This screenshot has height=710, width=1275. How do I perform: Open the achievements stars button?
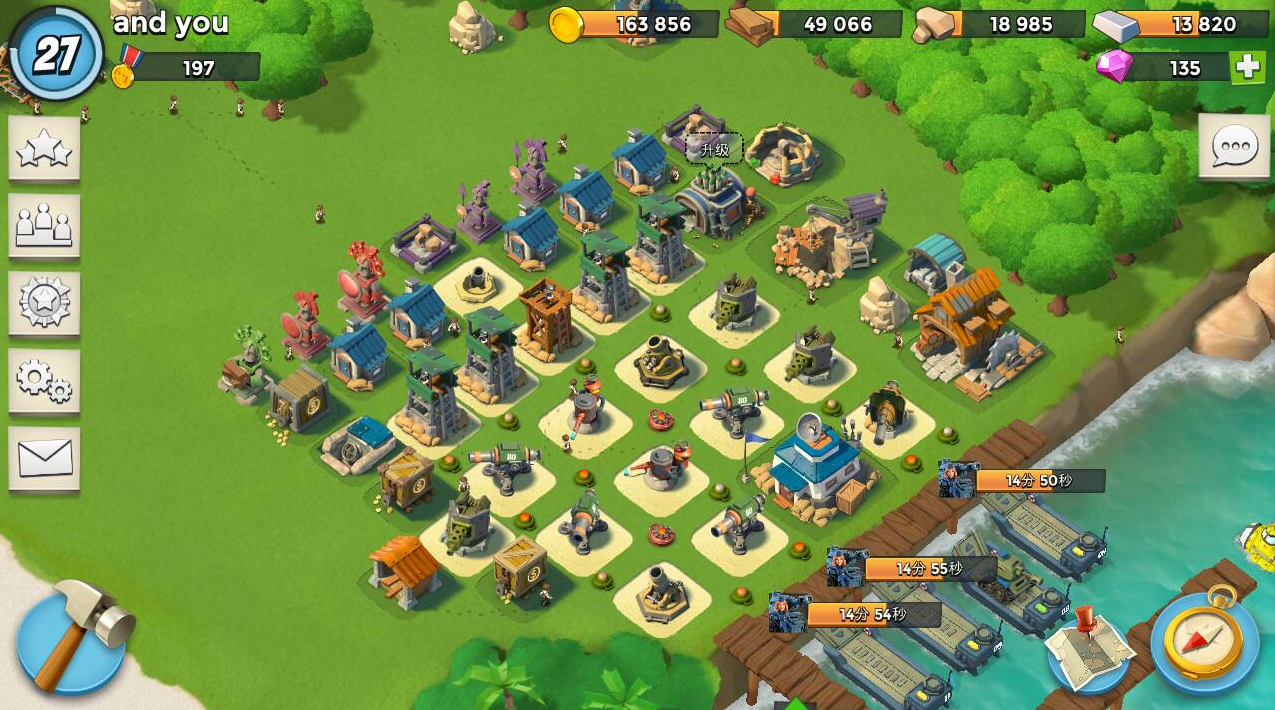(44, 149)
